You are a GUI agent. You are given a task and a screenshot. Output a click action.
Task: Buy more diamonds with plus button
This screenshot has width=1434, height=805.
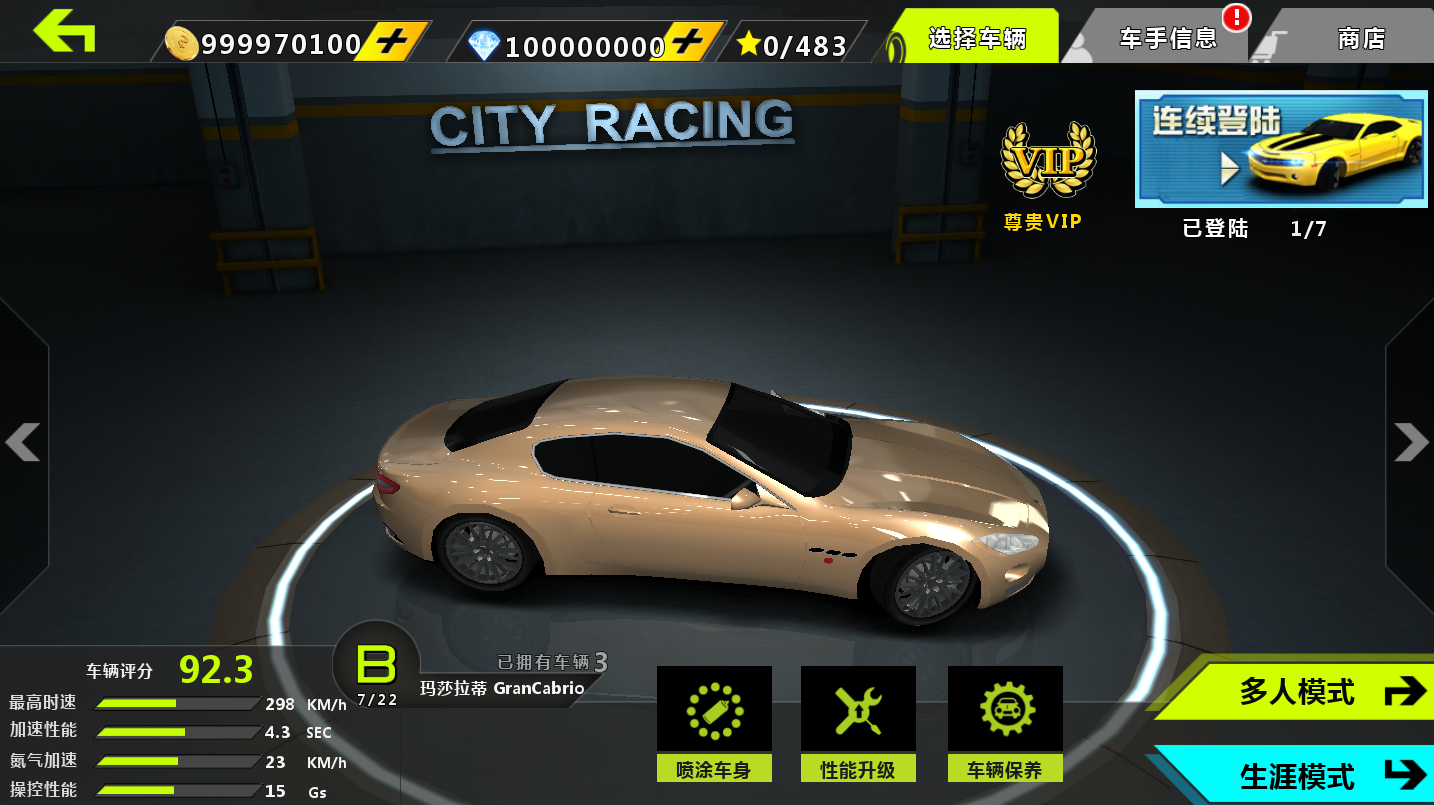(x=687, y=43)
